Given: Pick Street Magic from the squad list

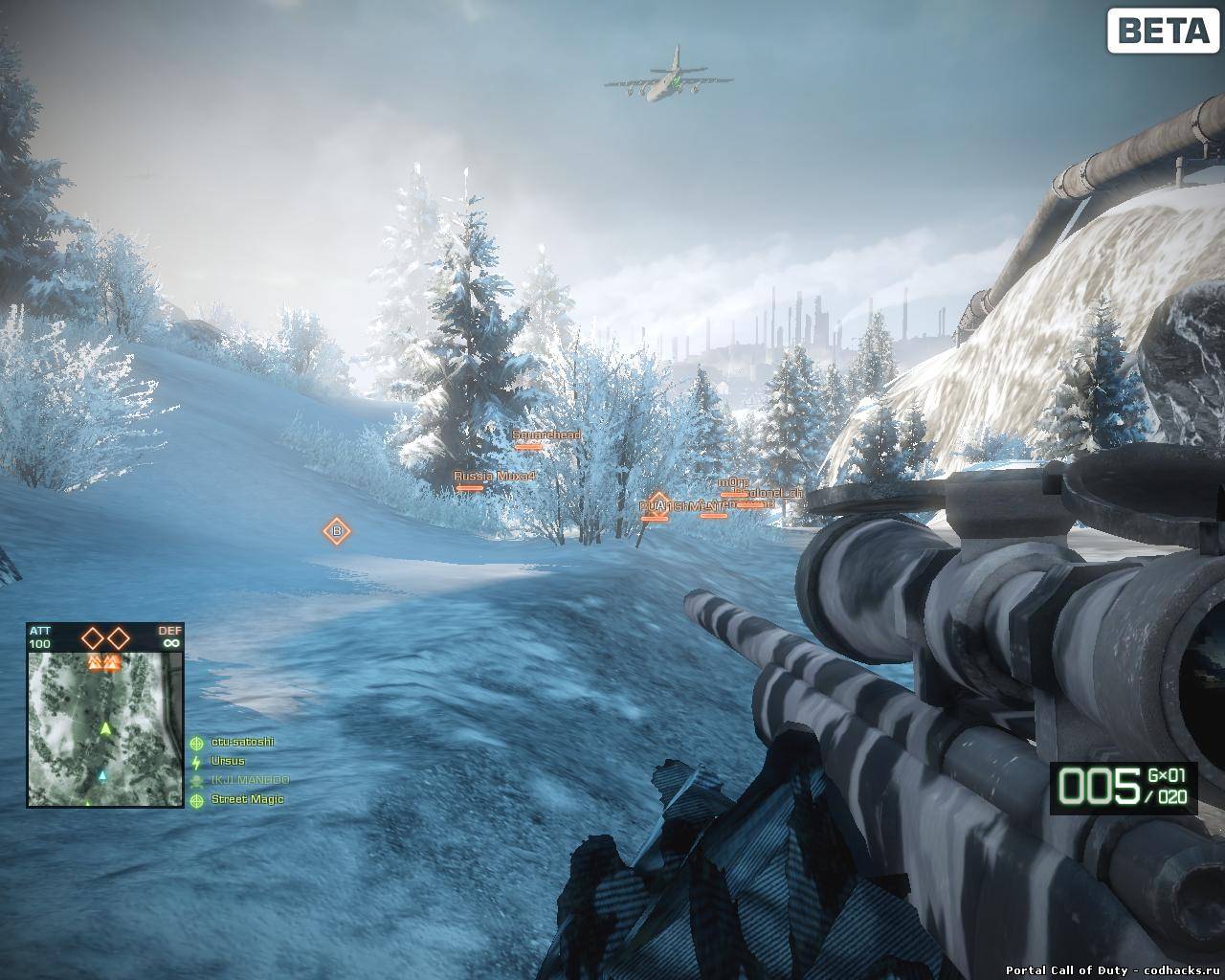Looking at the screenshot, I should coord(247,799).
